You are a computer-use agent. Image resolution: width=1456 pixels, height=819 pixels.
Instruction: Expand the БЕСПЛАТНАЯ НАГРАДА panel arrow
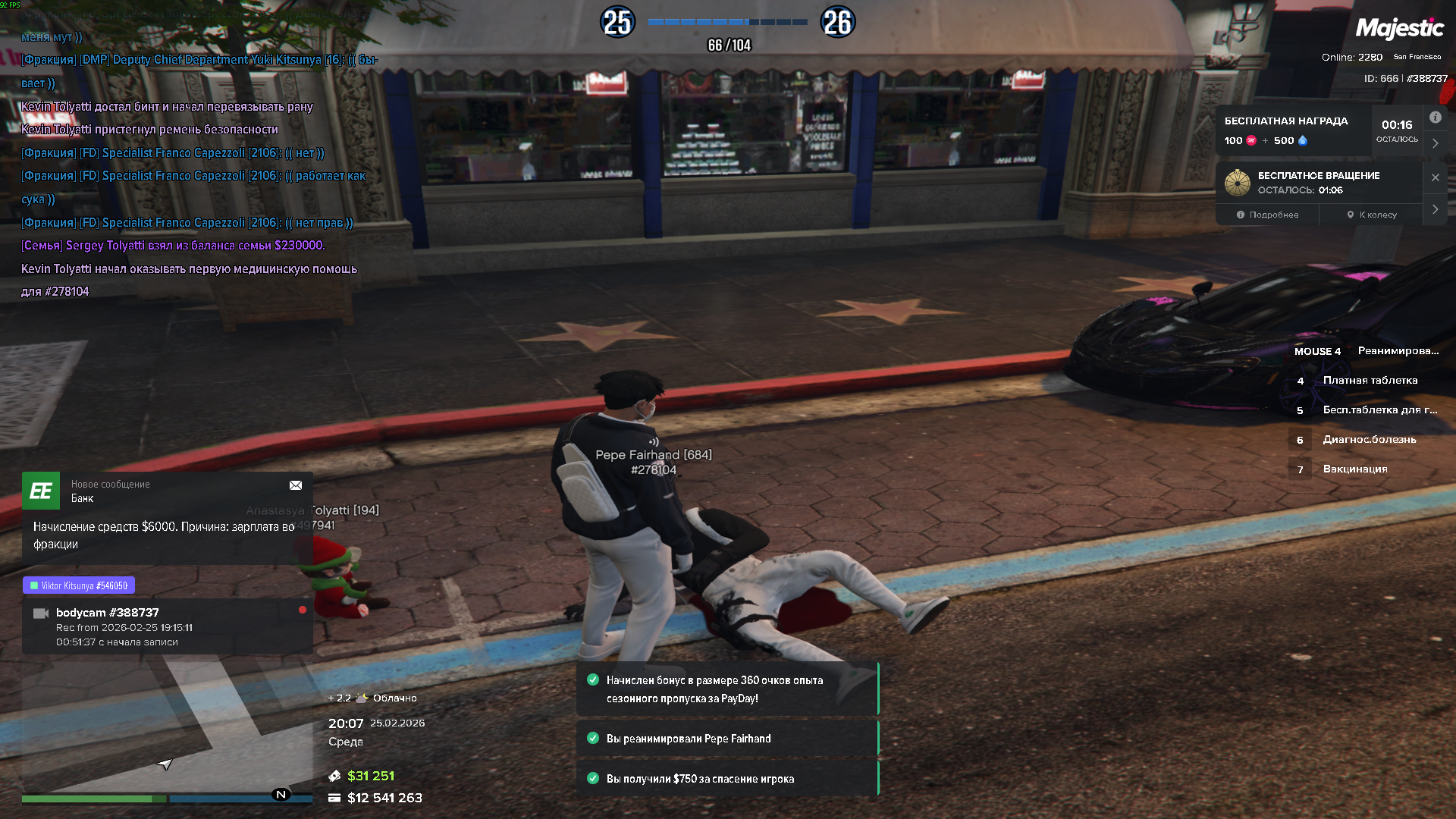(x=1435, y=143)
